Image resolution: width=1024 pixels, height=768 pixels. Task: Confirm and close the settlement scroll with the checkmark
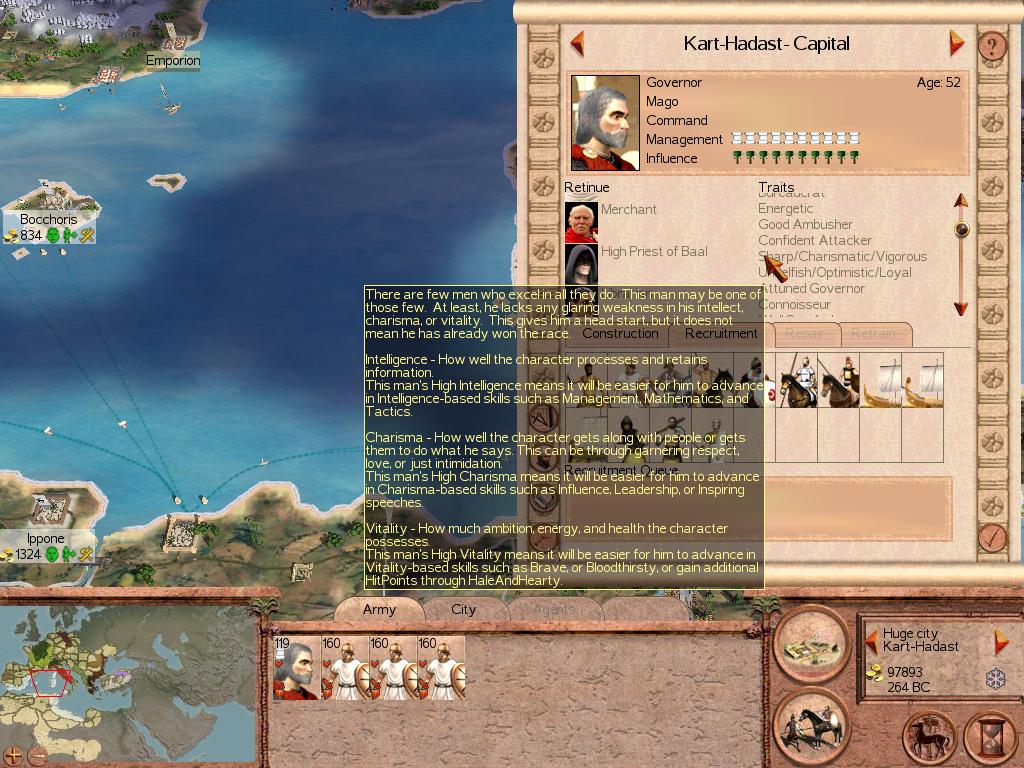(991, 537)
